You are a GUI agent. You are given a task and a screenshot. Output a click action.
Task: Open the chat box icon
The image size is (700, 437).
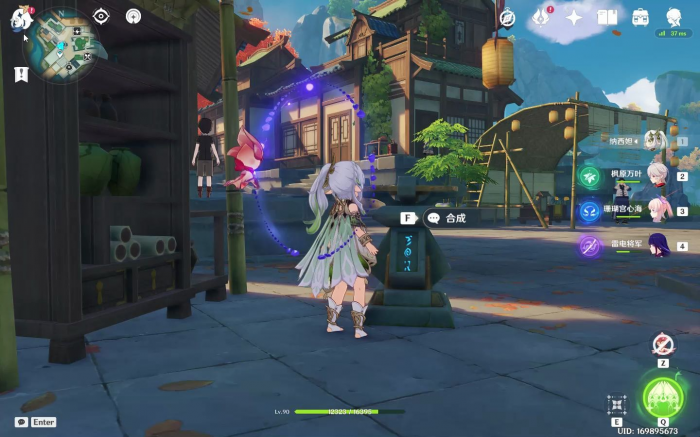(x=21, y=422)
